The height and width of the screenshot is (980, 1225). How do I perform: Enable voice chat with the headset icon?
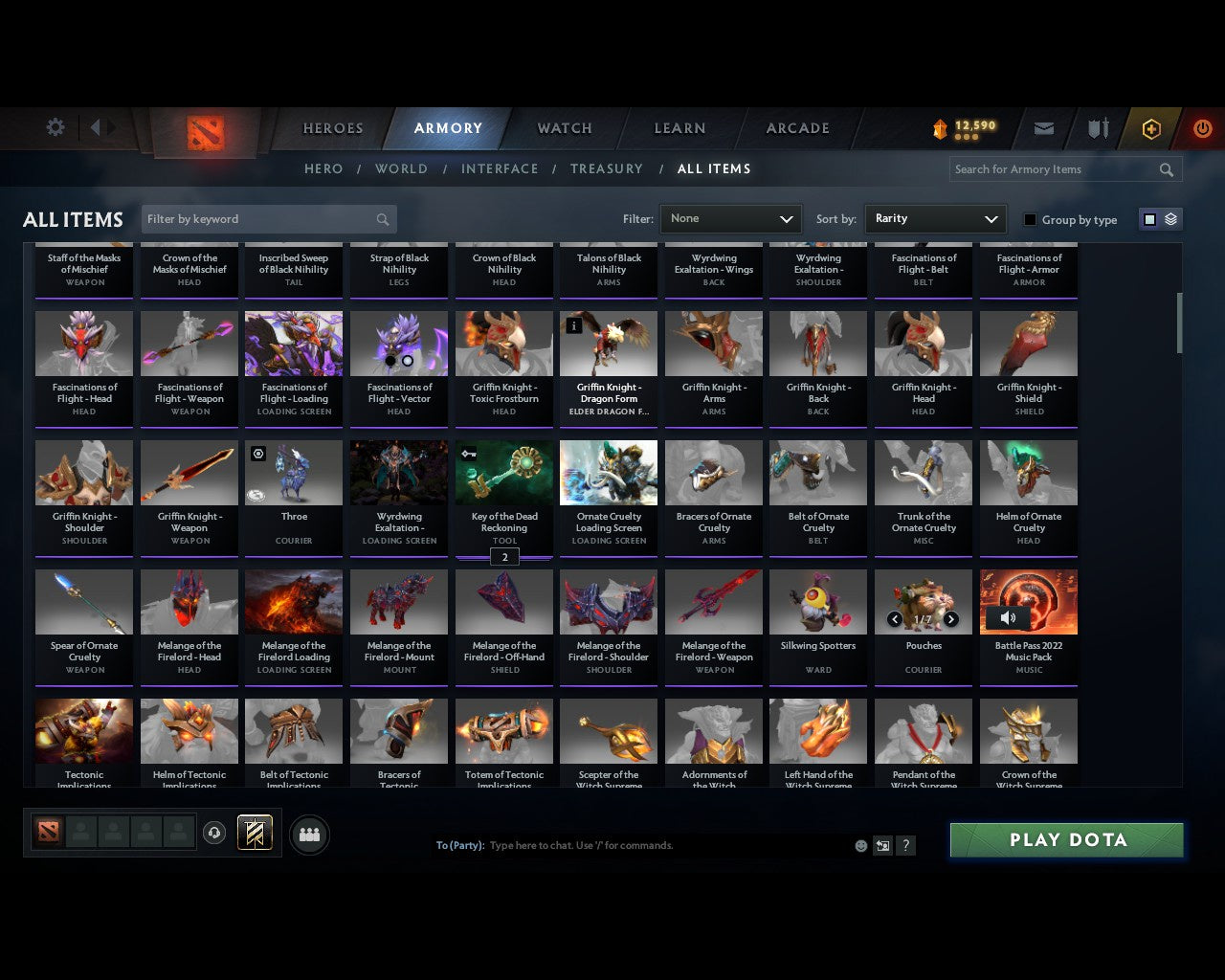pos(214,833)
